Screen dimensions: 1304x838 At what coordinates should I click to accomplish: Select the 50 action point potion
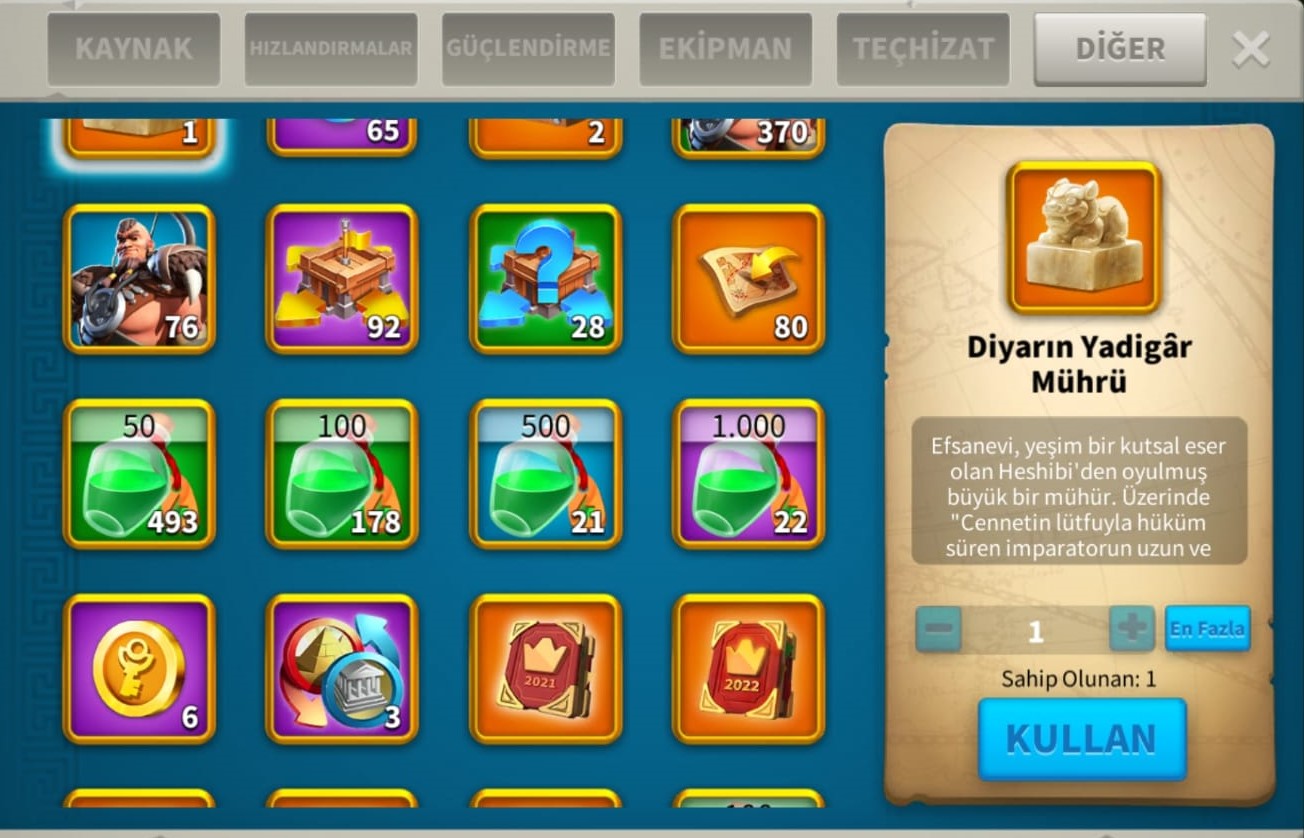point(139,474)
